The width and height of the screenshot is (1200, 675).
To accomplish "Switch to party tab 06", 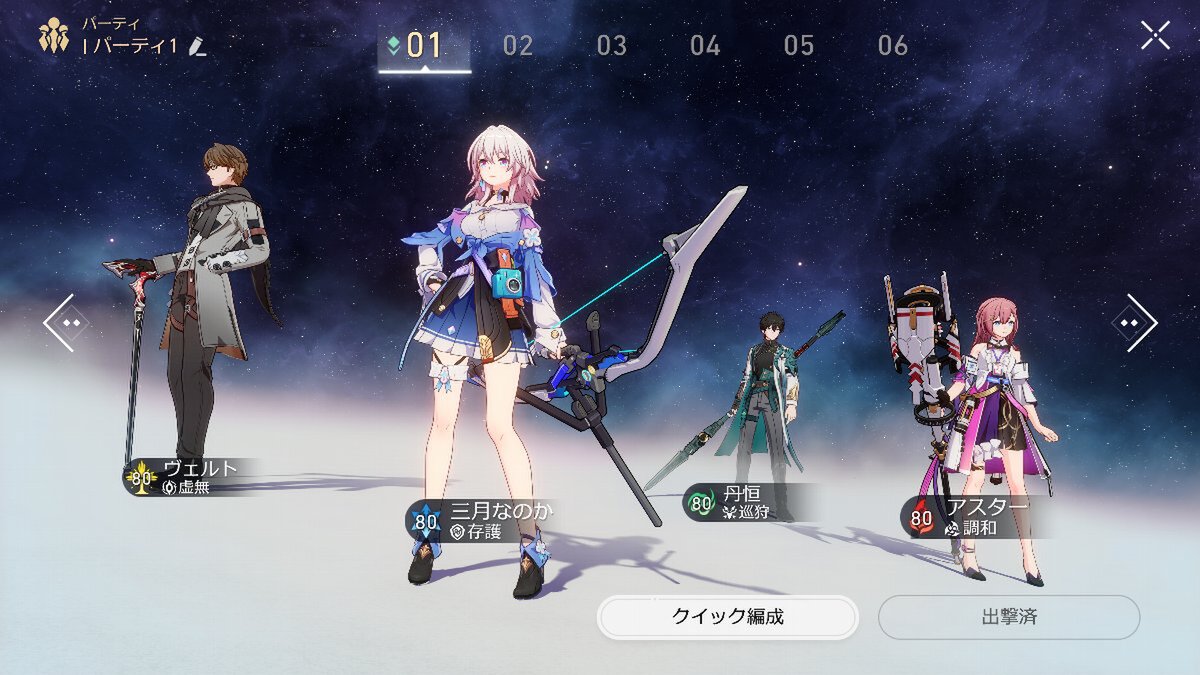I will [x=893, y=45].
